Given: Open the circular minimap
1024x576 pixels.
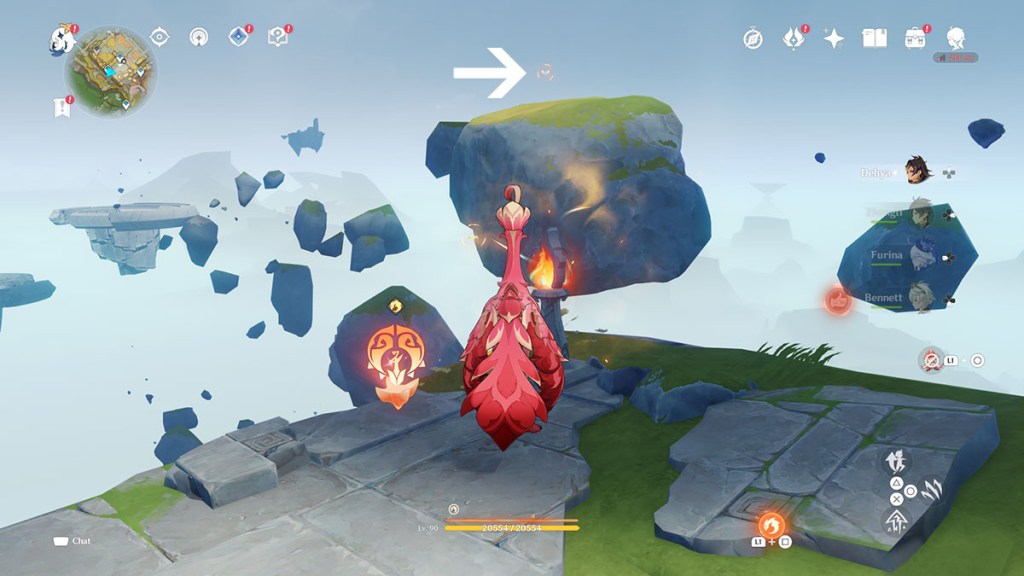Looking at the screenshot, I should [x=111, y=71].
